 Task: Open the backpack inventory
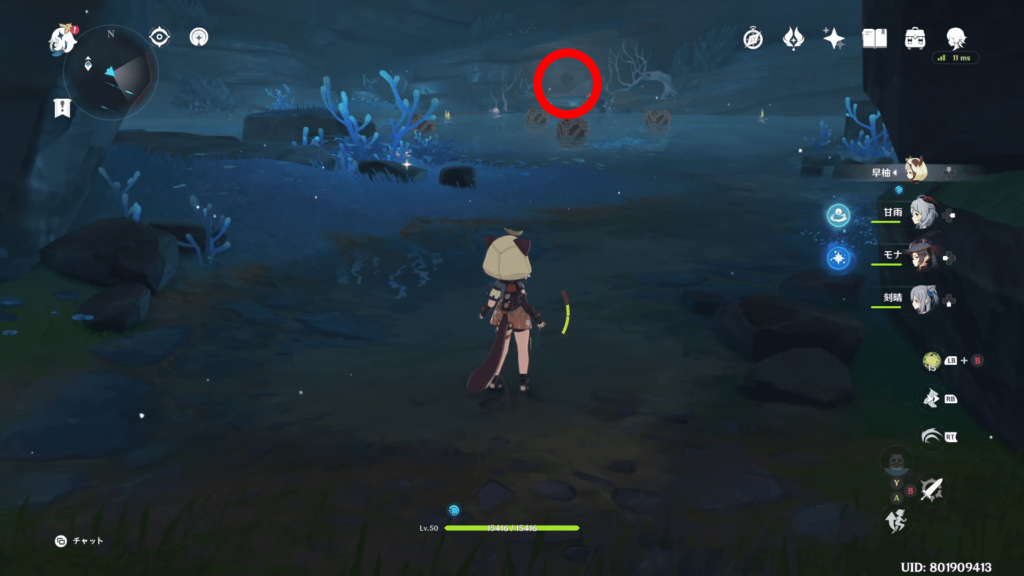point(914,38)
